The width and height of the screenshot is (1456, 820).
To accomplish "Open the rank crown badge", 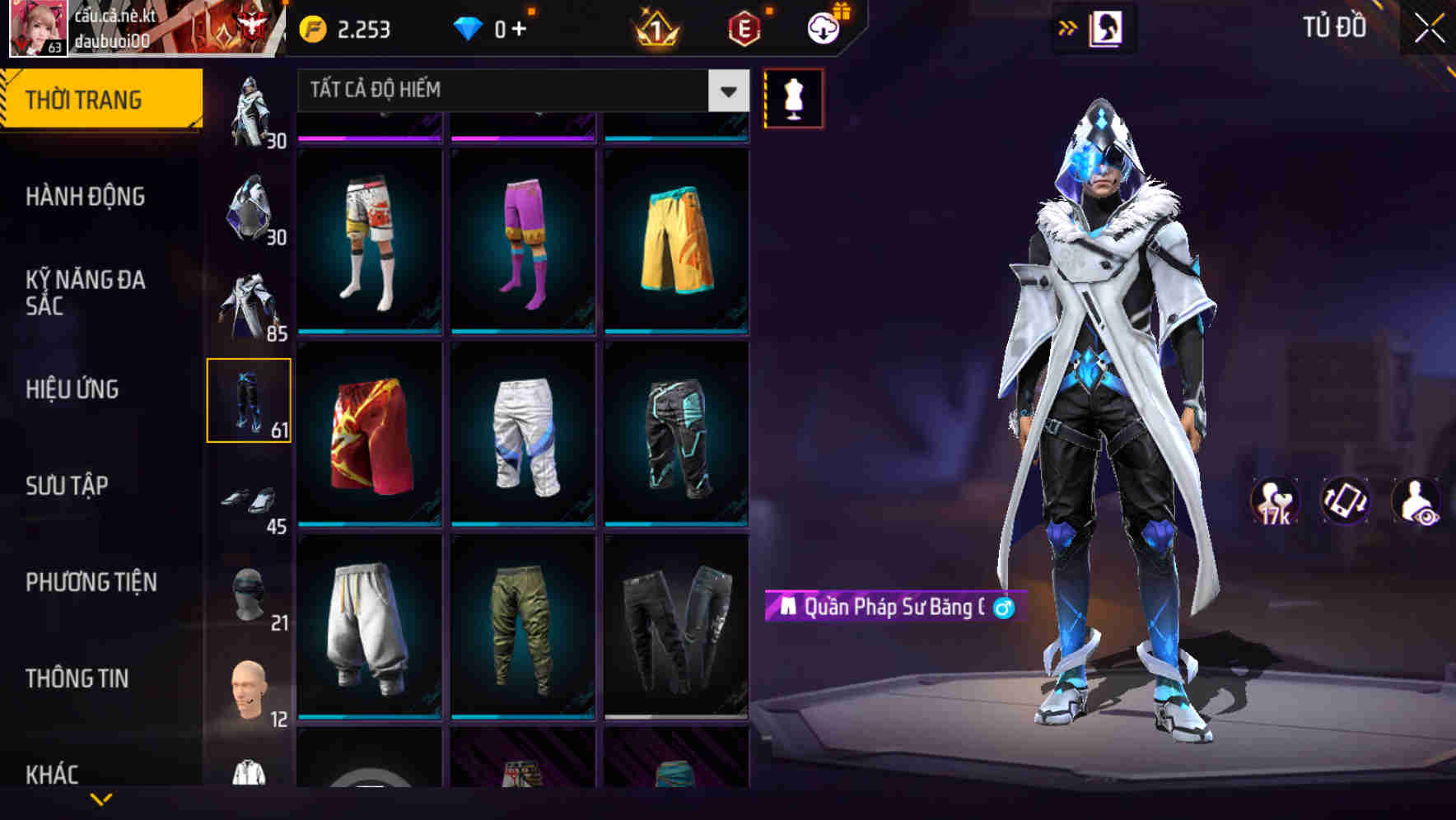I will pos(656,27).
